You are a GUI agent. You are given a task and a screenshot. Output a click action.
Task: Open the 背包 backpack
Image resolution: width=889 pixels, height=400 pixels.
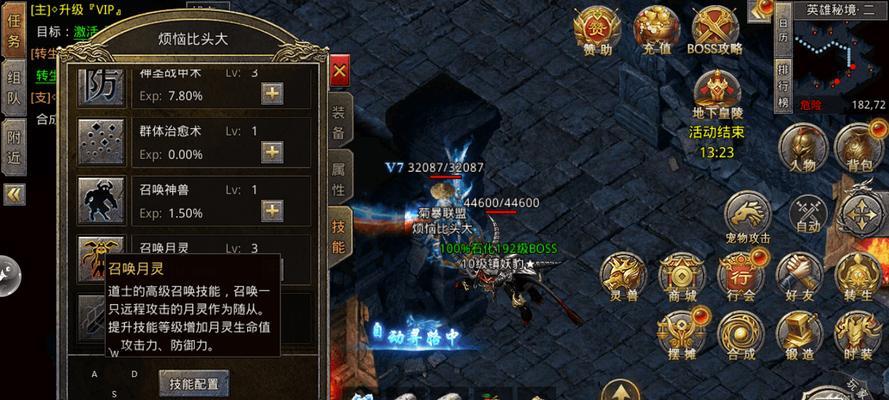(x=858, y=149)
